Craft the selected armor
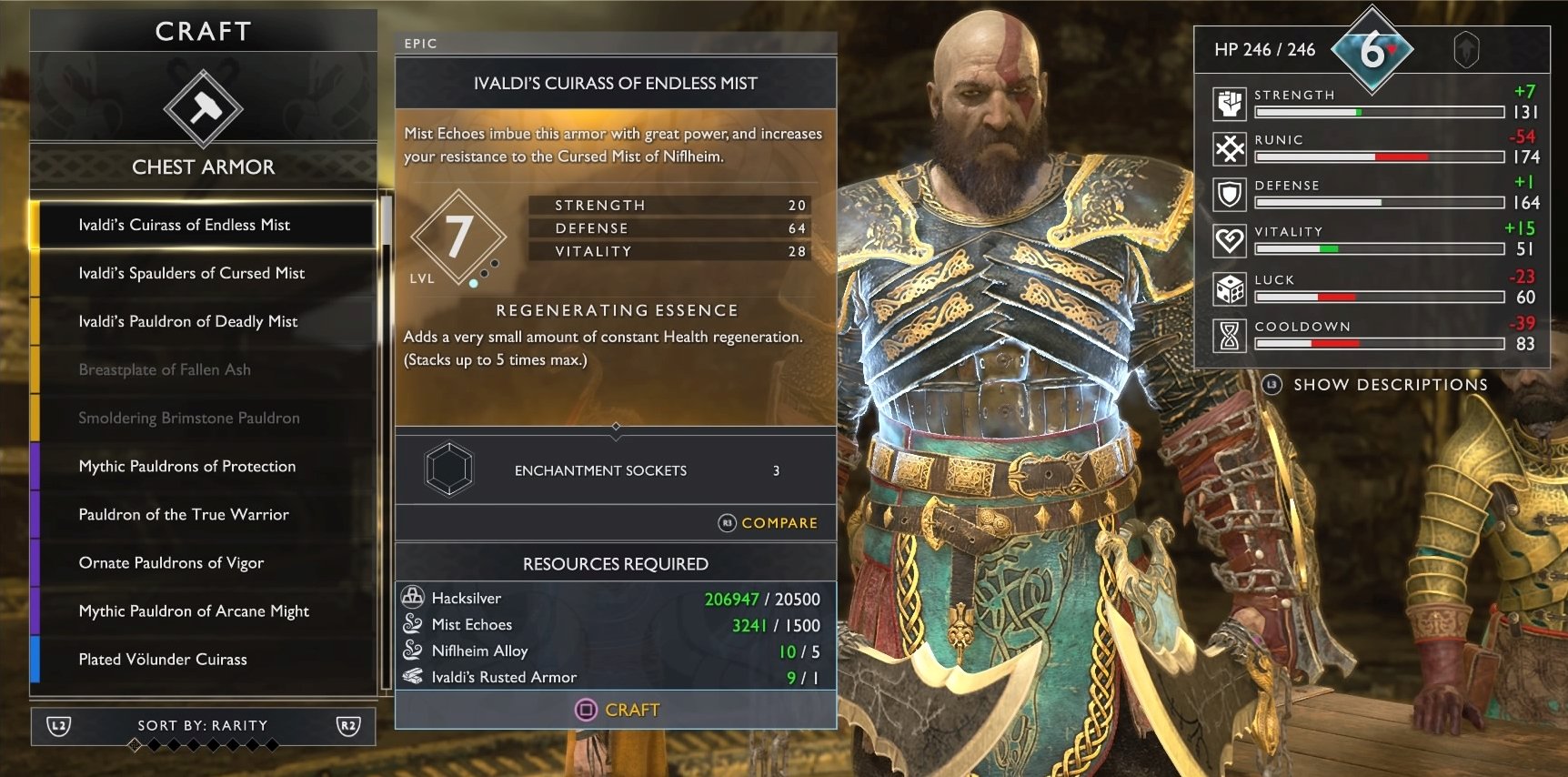Image resolution: width=1568 pixels, height=777 pixels. [617, 710]
